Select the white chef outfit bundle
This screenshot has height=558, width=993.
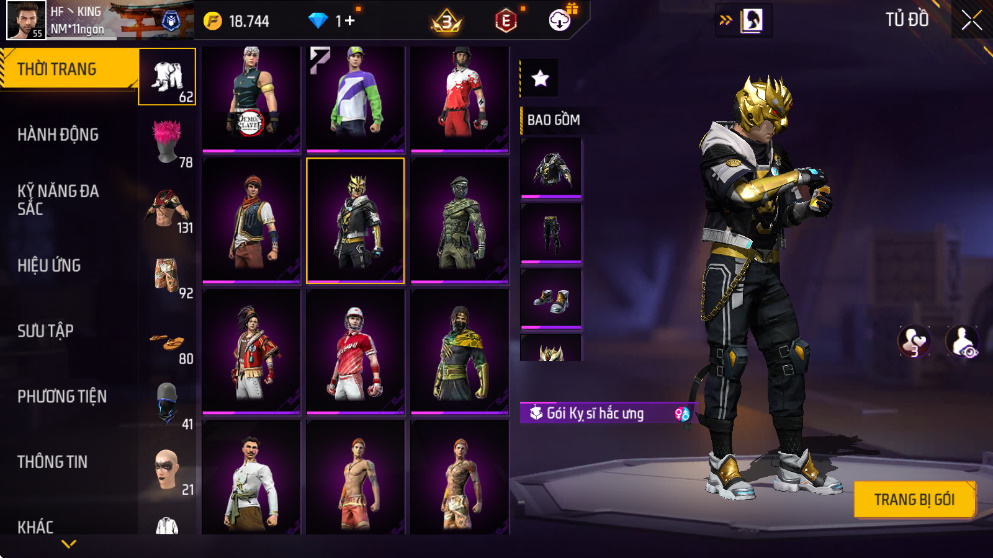click(x=251, y=478)
